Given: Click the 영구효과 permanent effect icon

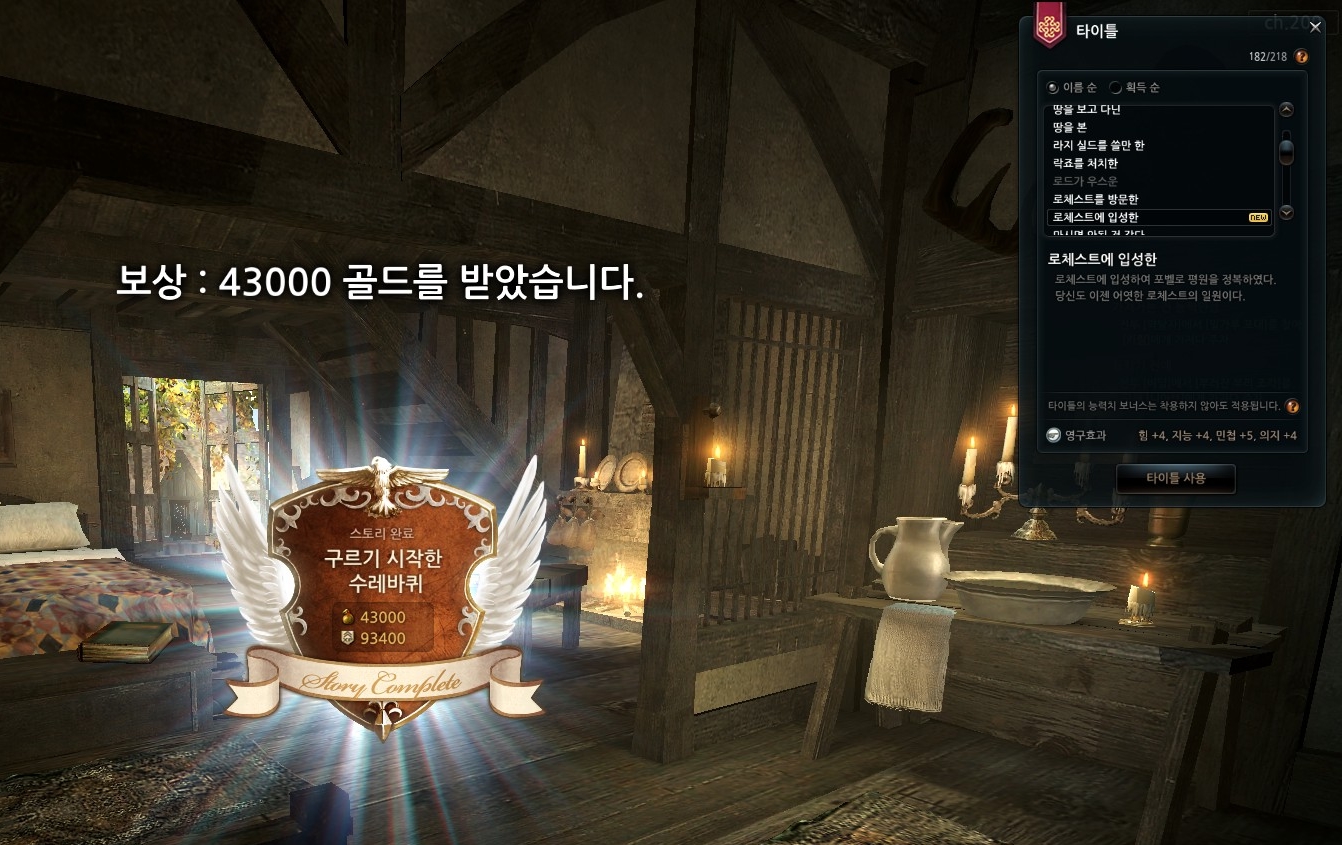Looking at the screenshot, I should [x=1052, y=435].
